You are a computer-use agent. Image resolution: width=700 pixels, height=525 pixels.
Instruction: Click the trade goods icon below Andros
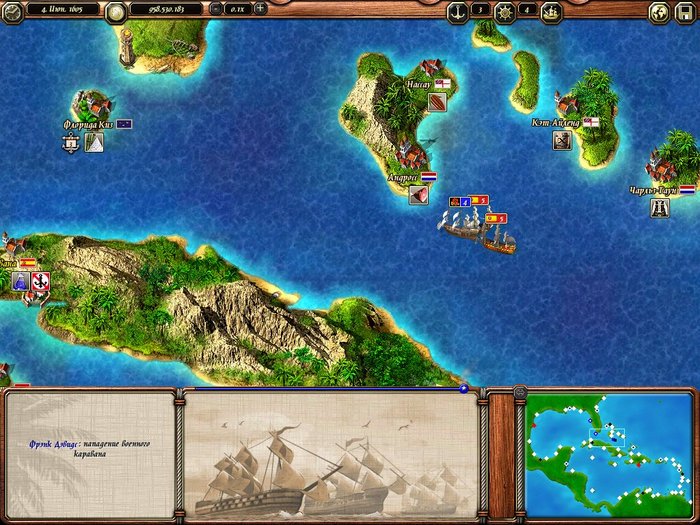point(419,194)
